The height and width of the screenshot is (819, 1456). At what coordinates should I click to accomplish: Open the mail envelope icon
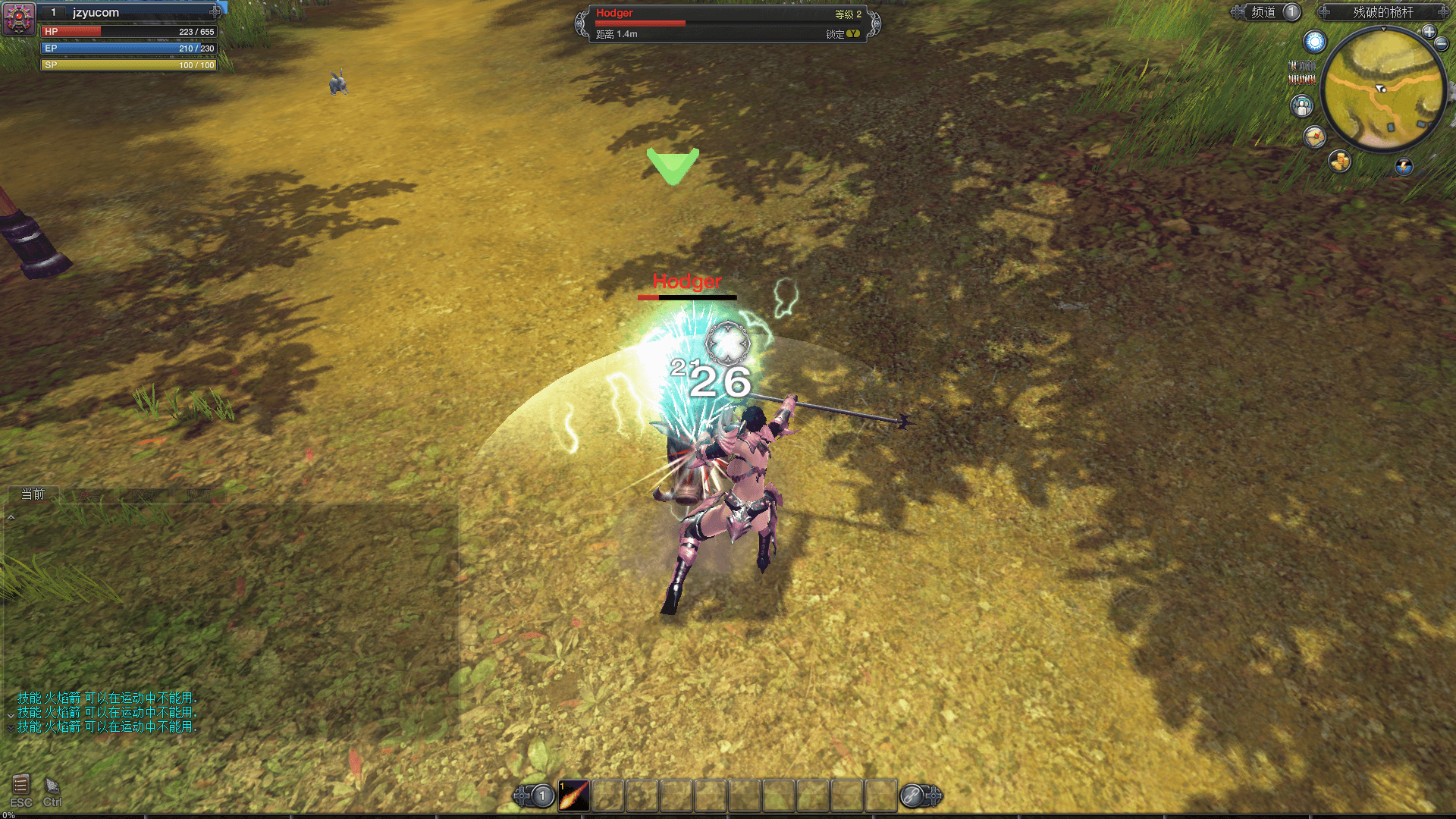click(1314, 136)
